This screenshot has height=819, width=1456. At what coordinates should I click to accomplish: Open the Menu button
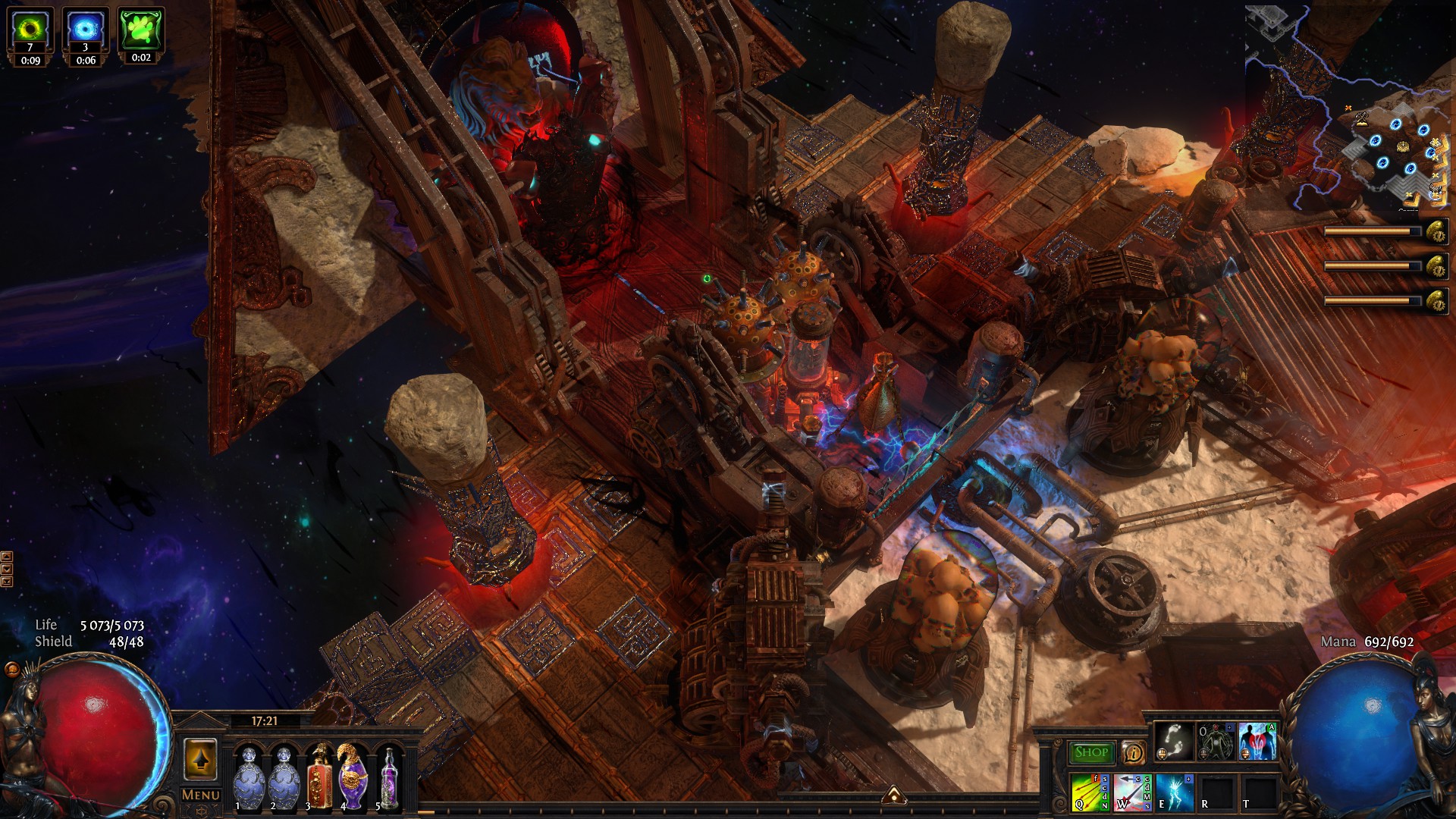tap(201, 795)
